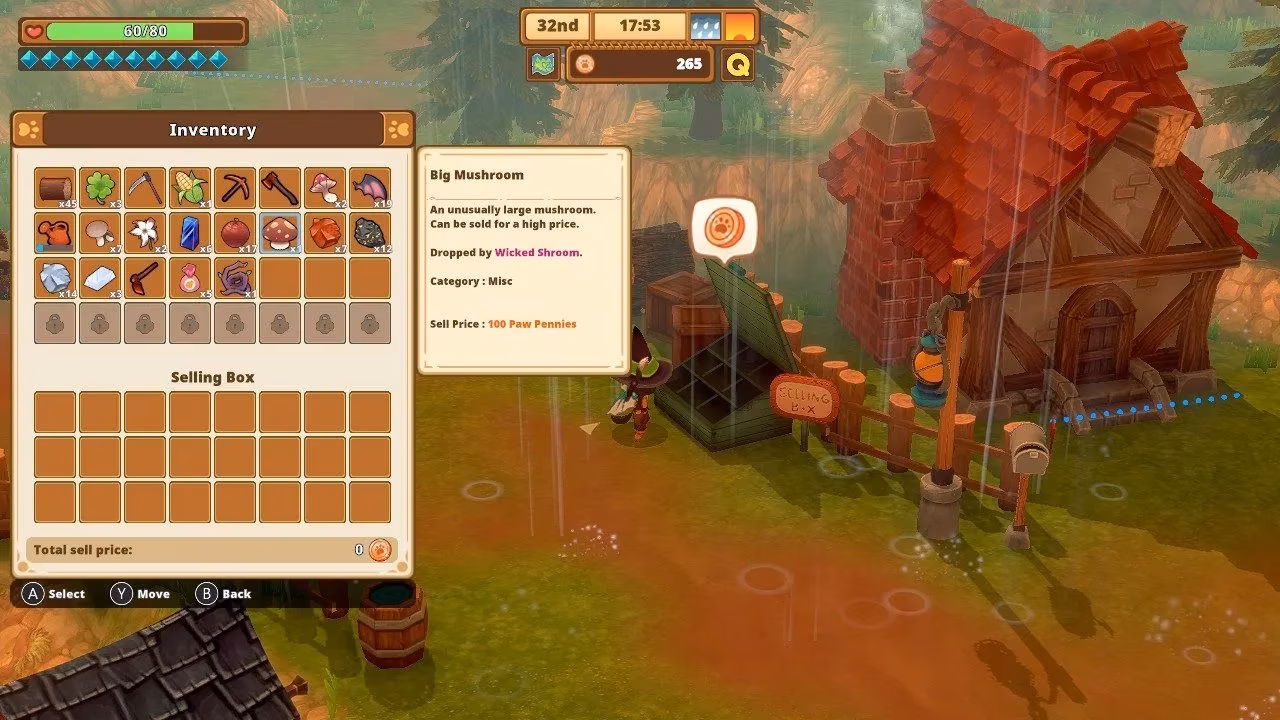
Task: Select the scythe tool slot
Action: click(145, 188)
